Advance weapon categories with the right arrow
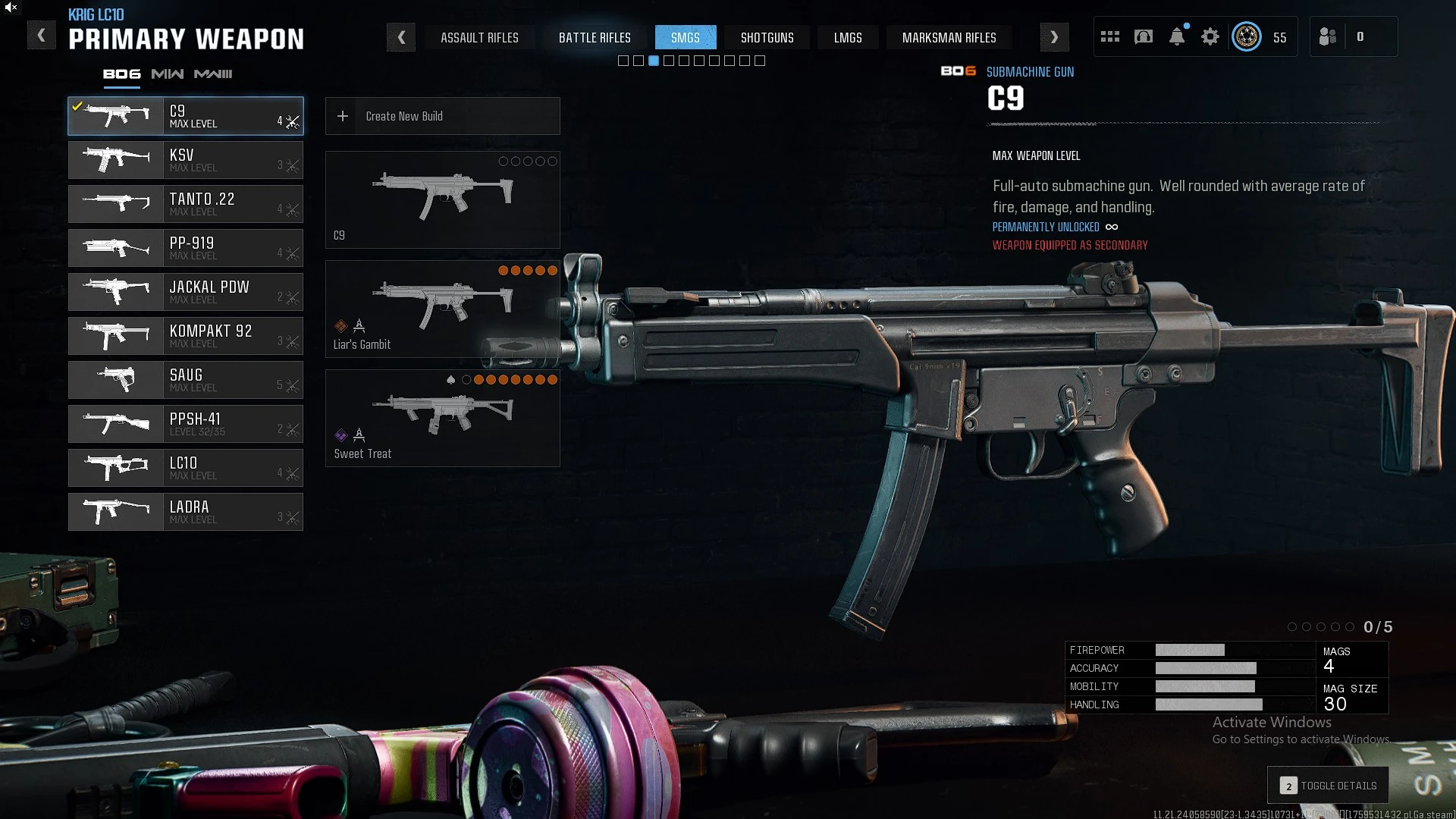 1054,37
